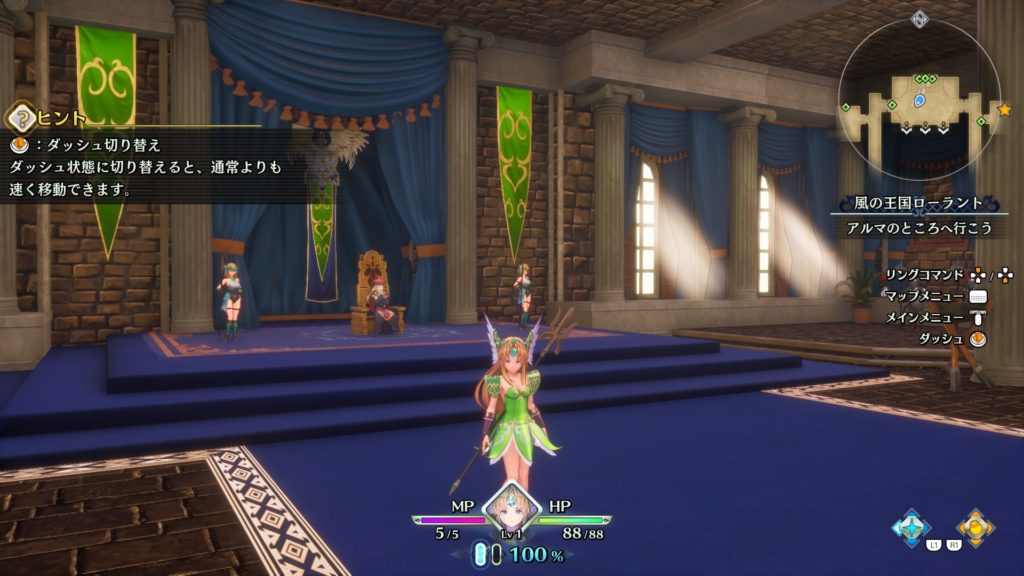Image resolution: width=1024 pixels, height=576 pixels.
Task: Open the blue star ring shortcut
Action: click(912, 527)
